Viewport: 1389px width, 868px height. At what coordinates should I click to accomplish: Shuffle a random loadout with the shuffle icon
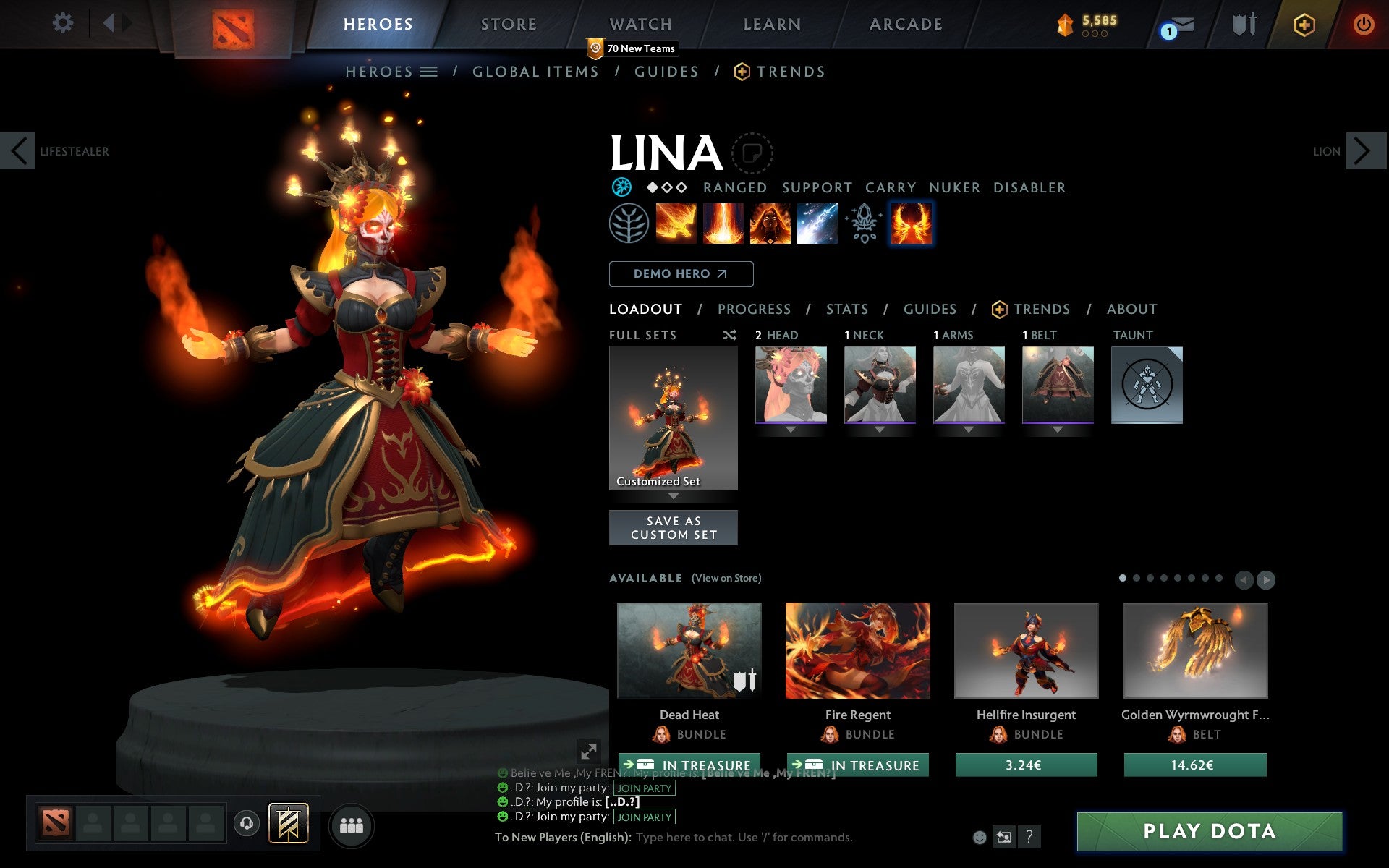[729, 335]
